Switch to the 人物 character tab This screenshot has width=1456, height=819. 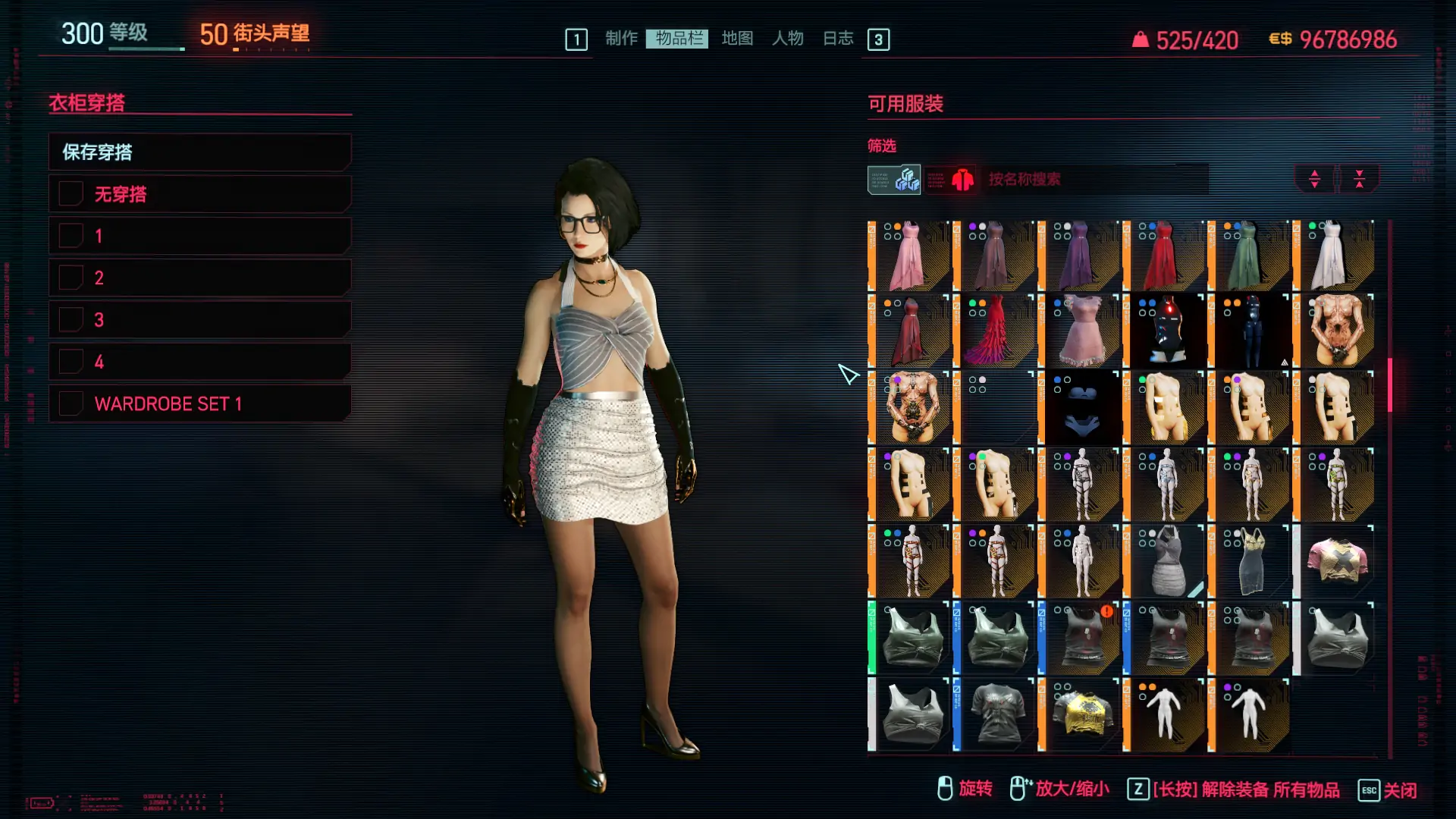pyautogui.click(x=787, y=39)
